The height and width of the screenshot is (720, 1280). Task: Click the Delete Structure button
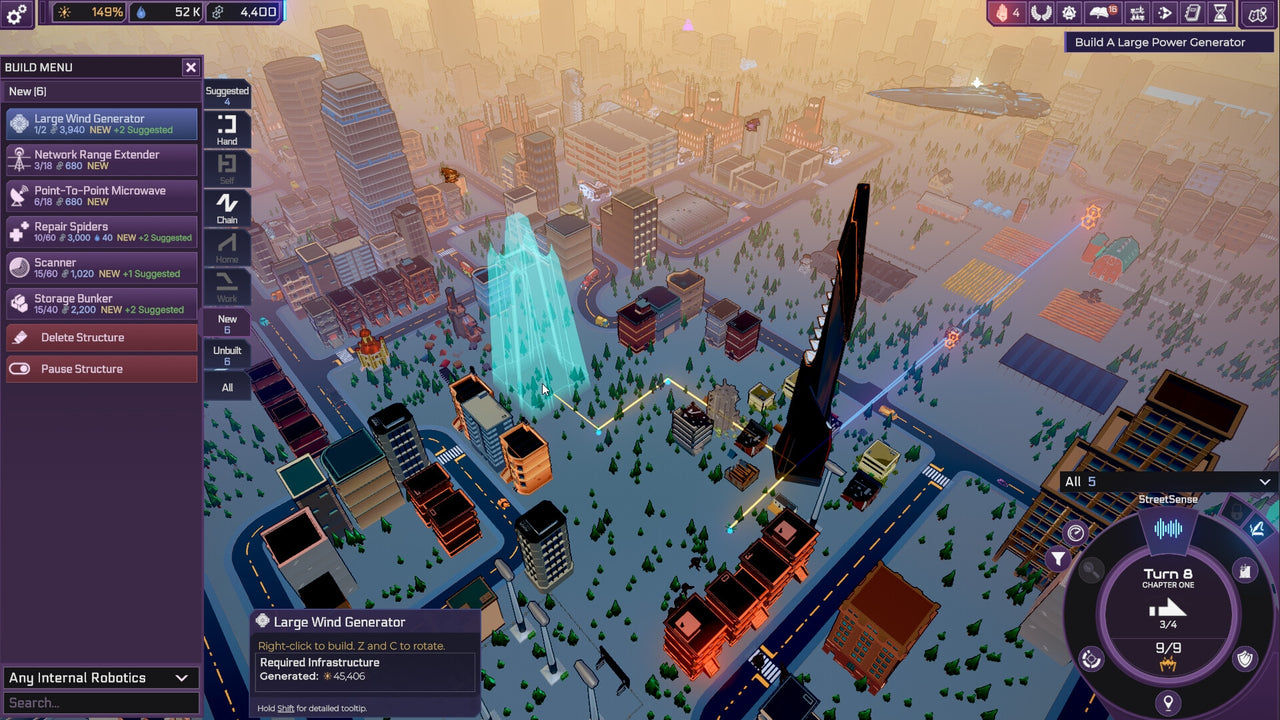coord(100,337)
